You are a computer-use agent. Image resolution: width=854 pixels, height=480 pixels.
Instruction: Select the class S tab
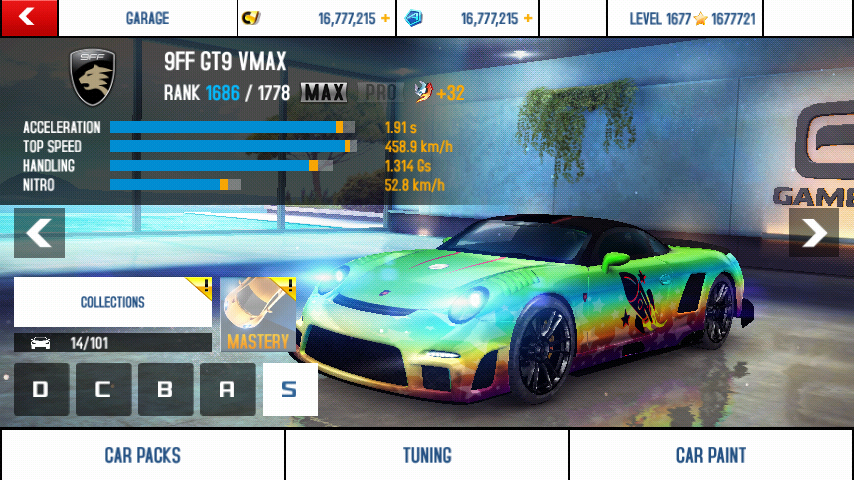pos(290,390)
